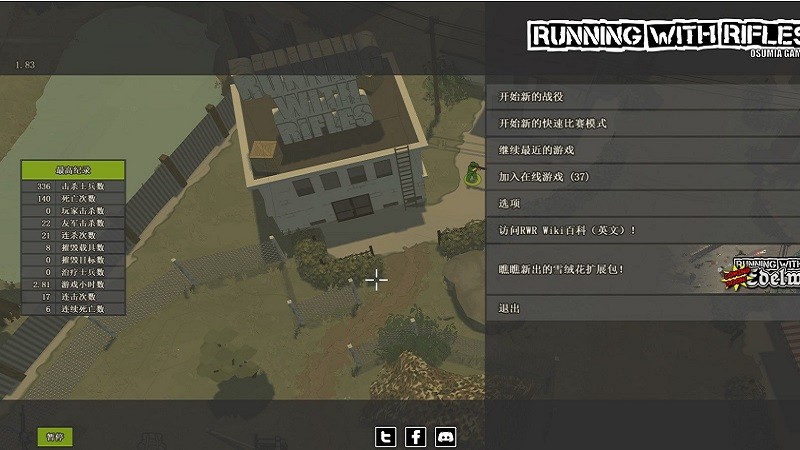Image resolution: width=800 pixels, height=450 pixels.
Task: Choose 开始新的快速比赛模式 quick match
Action: pyautogui.click(x=553, y=124)
